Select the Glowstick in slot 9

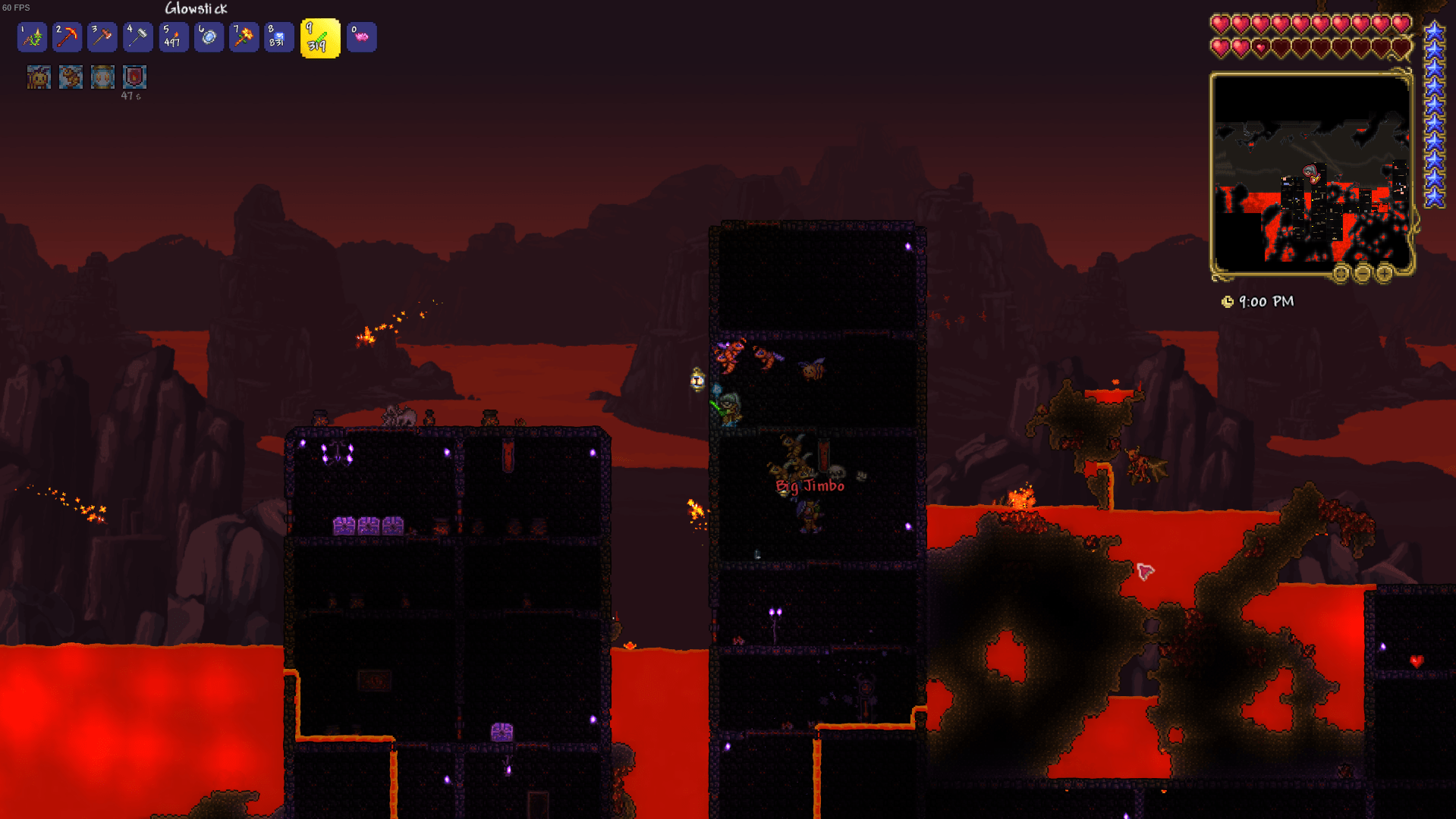pyautogui.click(x=319, y=36)
